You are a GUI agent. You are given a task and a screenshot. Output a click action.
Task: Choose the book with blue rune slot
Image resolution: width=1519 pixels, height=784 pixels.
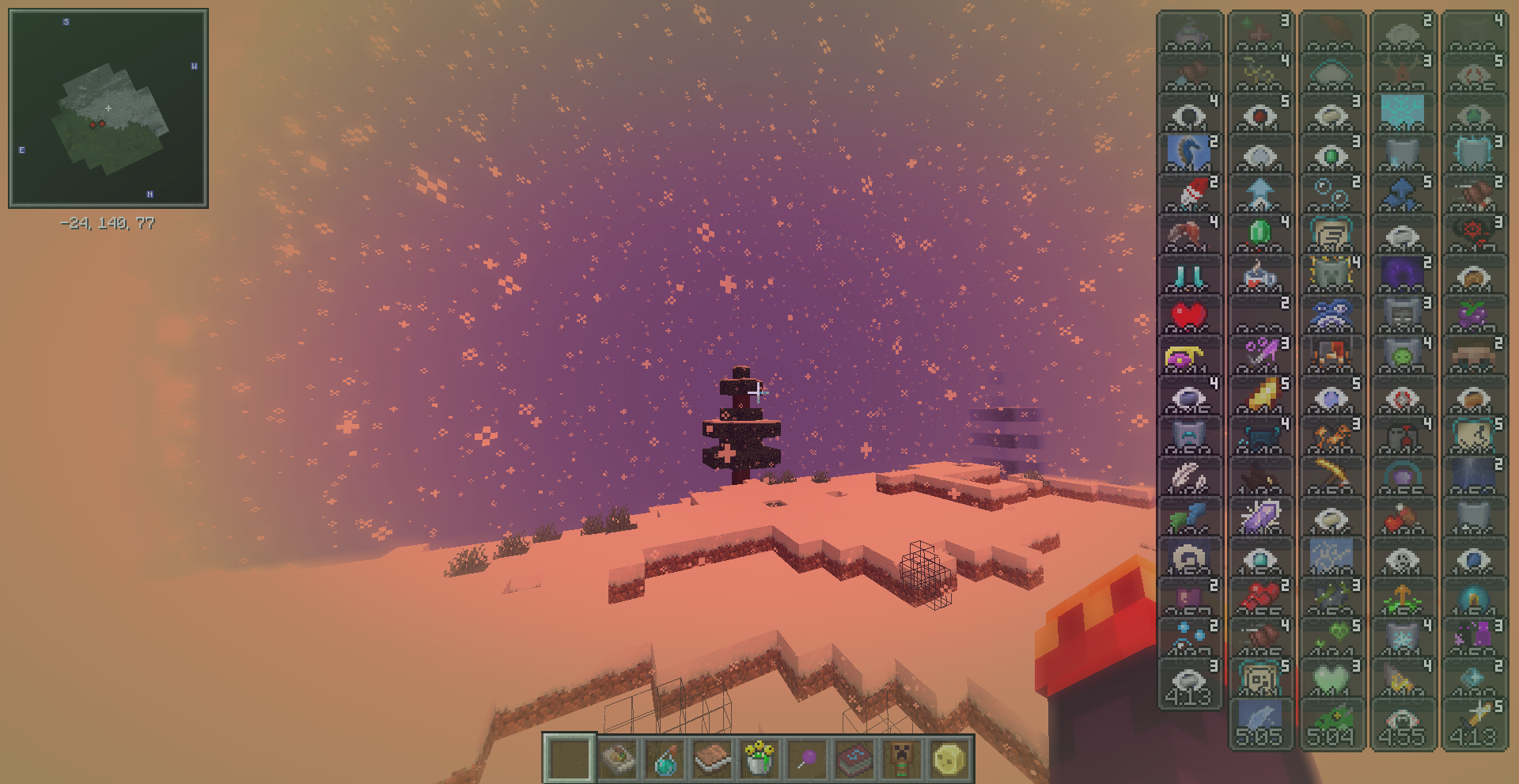[854, 759]
